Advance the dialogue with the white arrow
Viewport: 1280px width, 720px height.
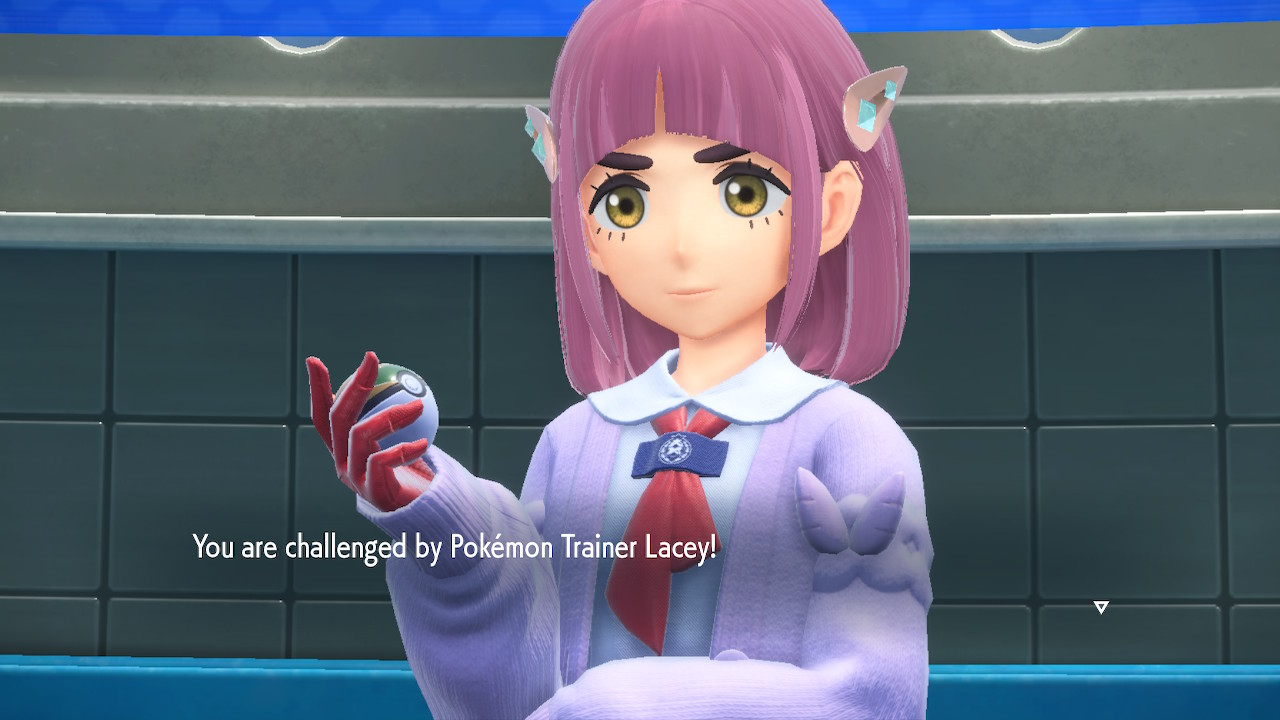[x=1101, y=607]
